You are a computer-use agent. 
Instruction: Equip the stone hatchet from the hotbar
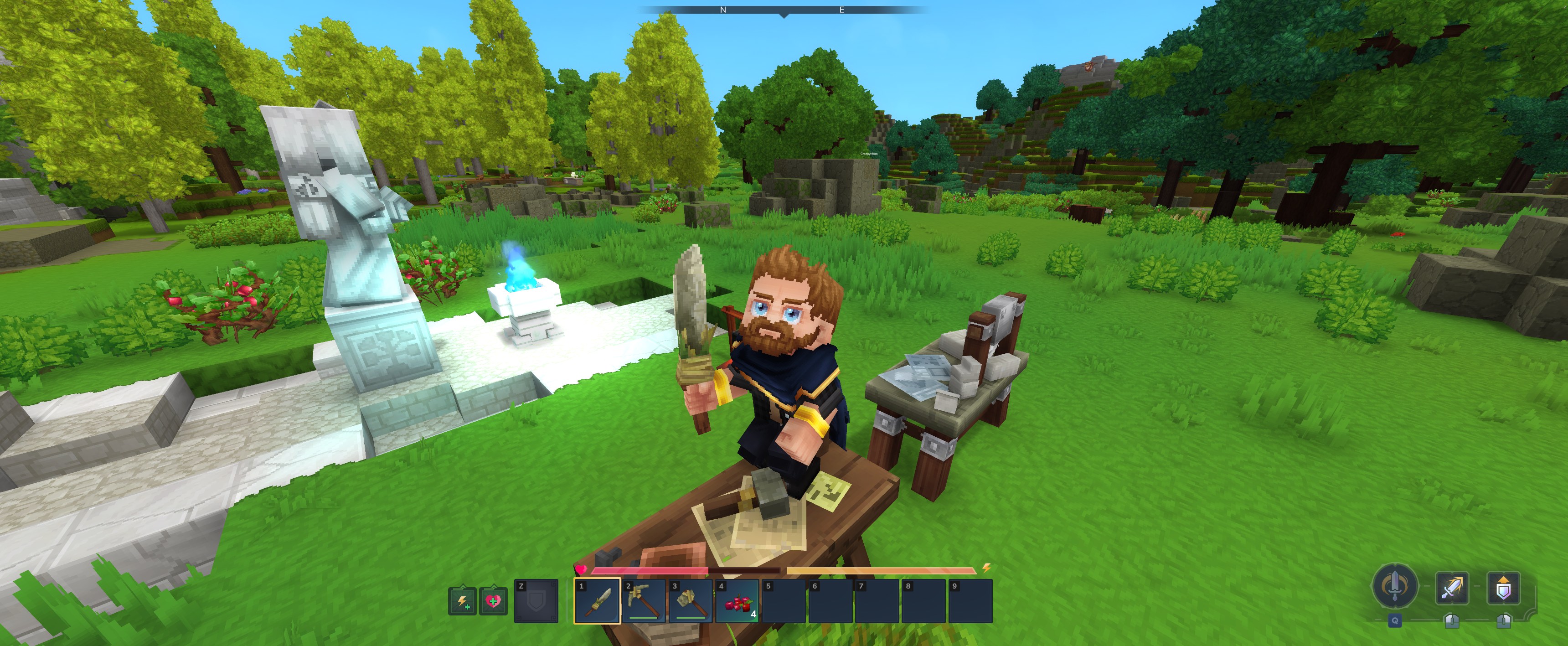[691, 601]
